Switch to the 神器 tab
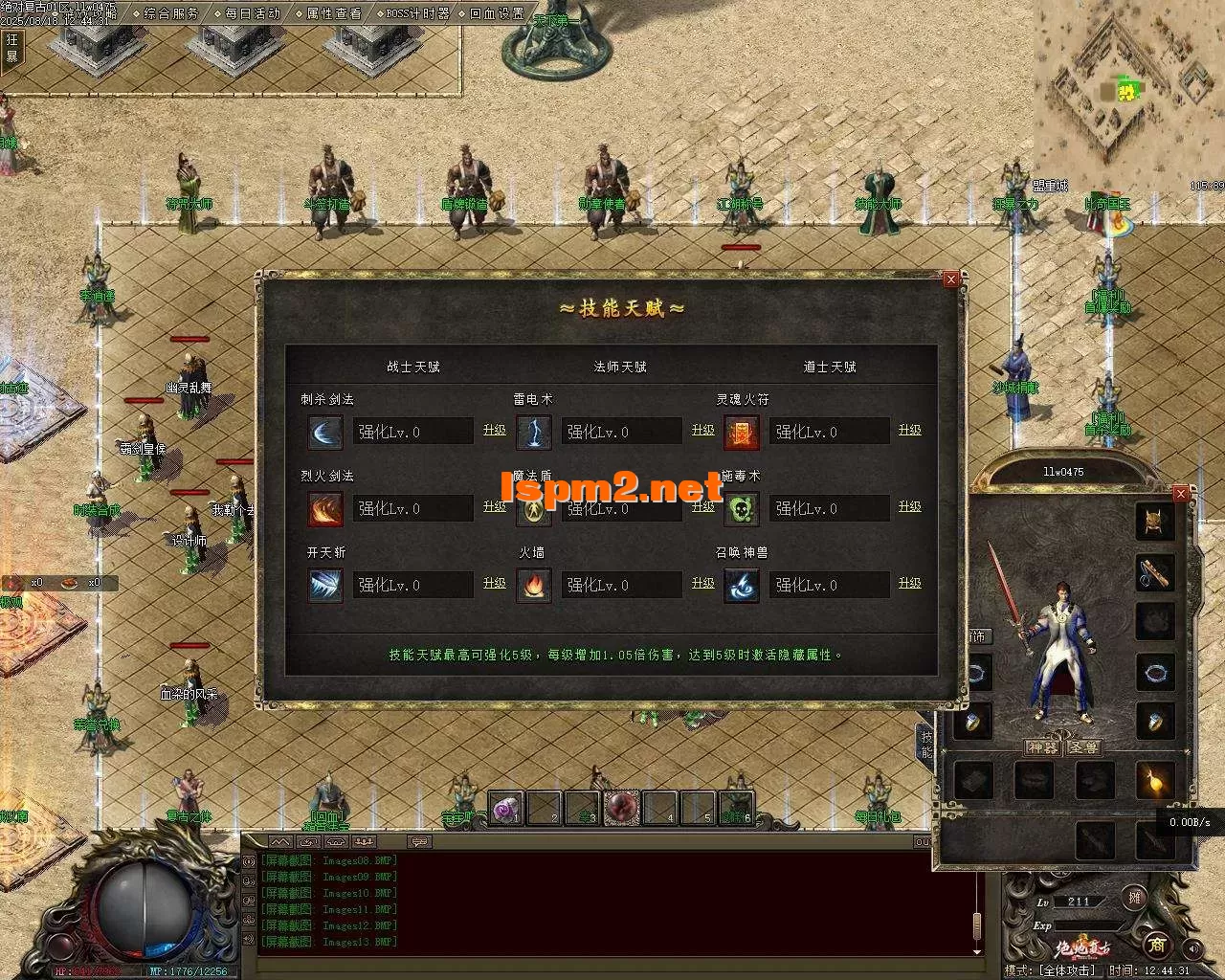Screen dimensions: 1225x980 tap(1042, 747)
